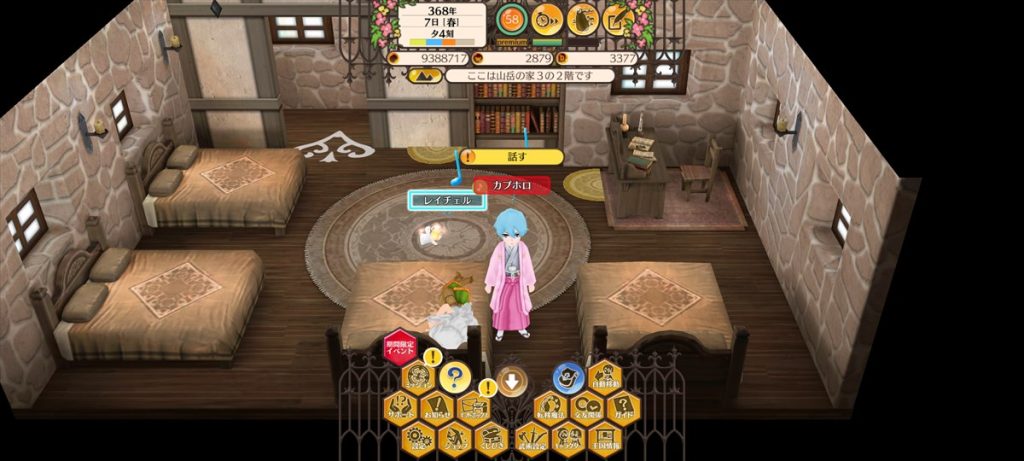
Task: View 交友関係 relationships
Action: [586, 408]
